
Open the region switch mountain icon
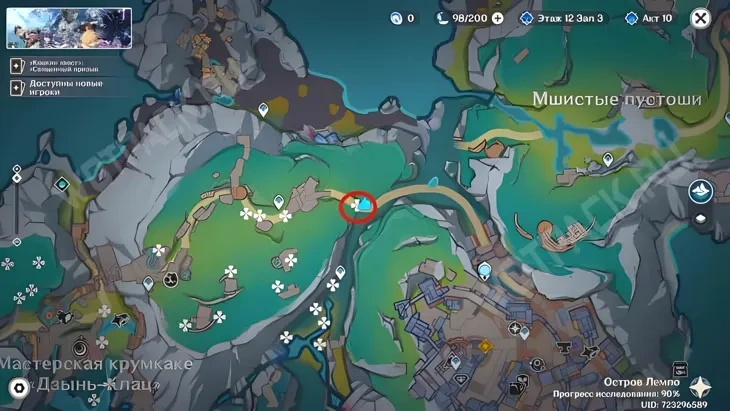(x=700, y=191)
